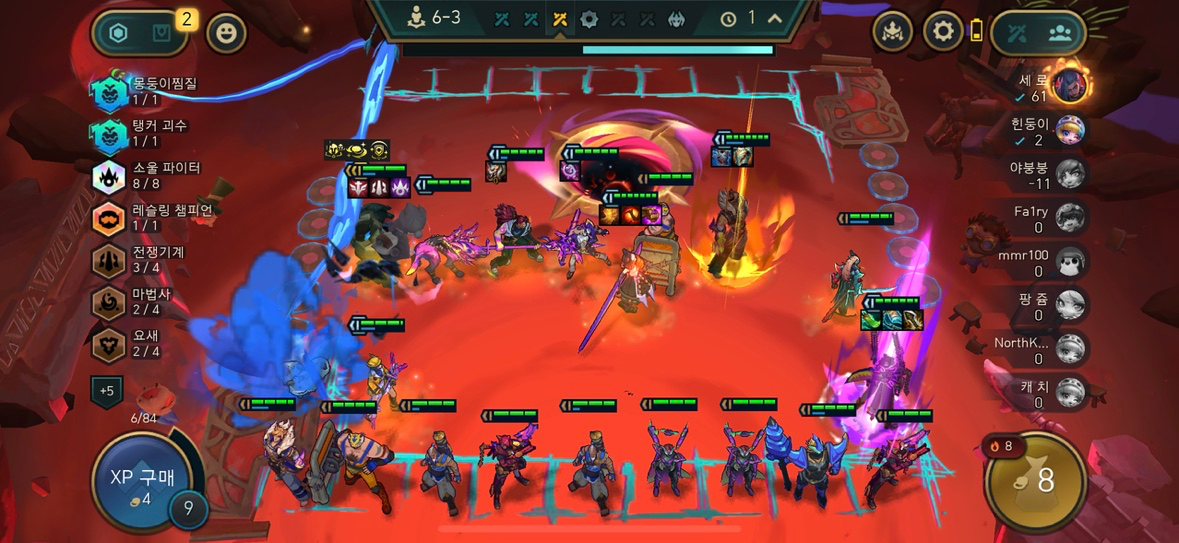The height and width of the screenshot is (543, 1179).
Task: Open the gold shop button showing 8
Action: point(1035,481)
